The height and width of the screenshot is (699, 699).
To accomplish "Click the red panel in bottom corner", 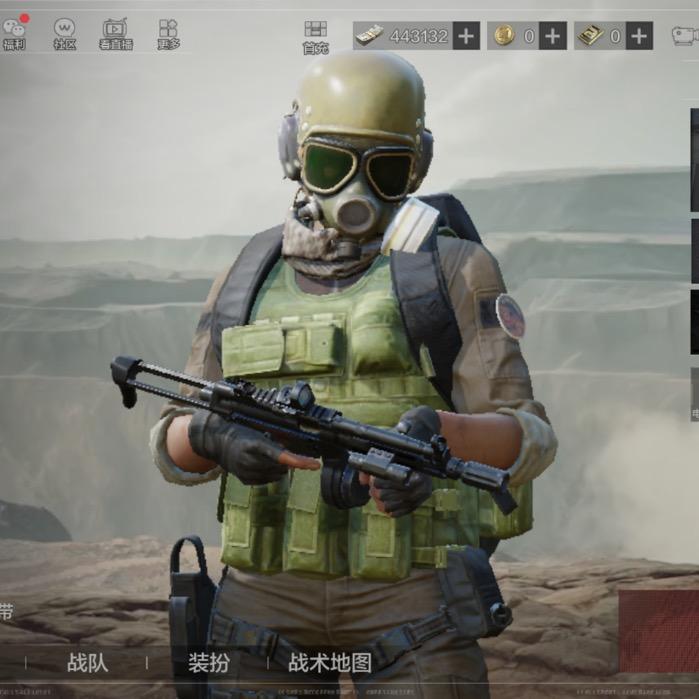I will point(658,630).
